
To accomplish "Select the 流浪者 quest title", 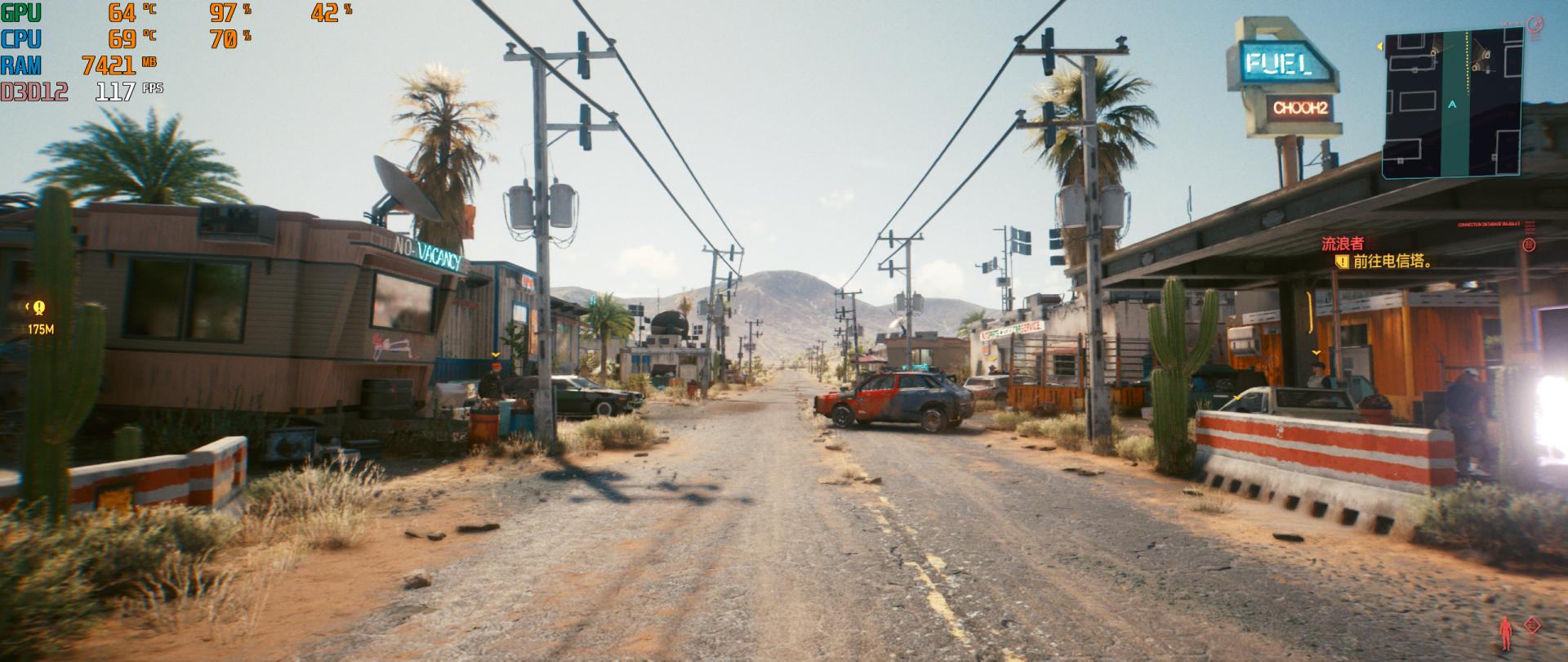I will coord(1343,244).
